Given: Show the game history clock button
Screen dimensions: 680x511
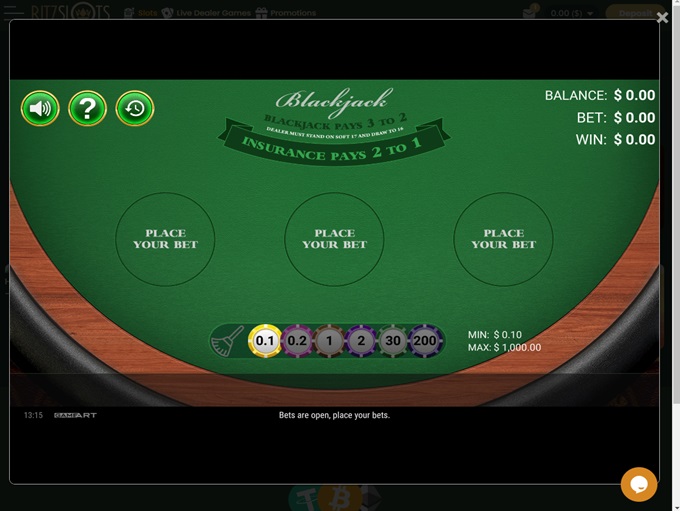Looking at the screenshot, I should [x=135, y=108].
